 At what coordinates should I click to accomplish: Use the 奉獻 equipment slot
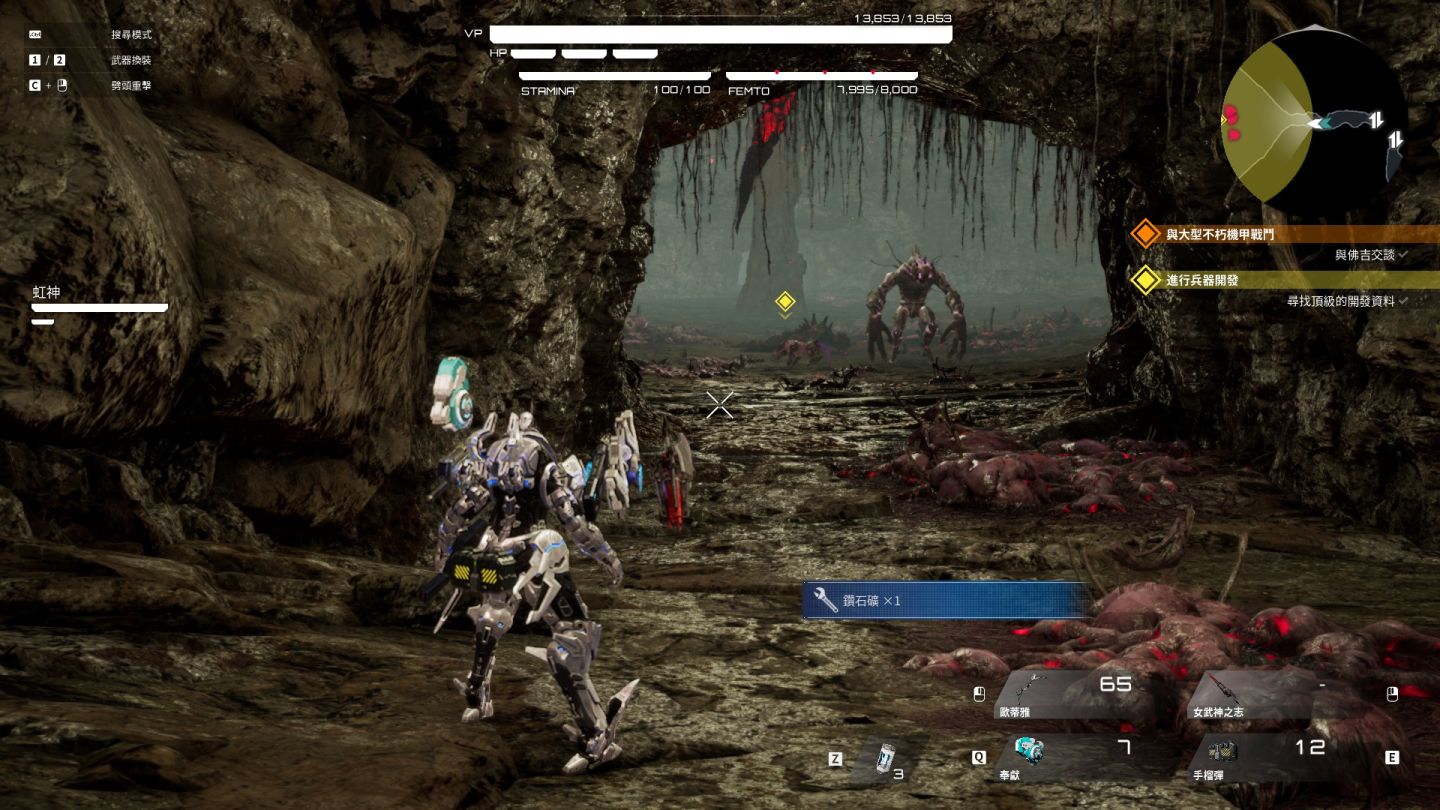click(1070, 756)
